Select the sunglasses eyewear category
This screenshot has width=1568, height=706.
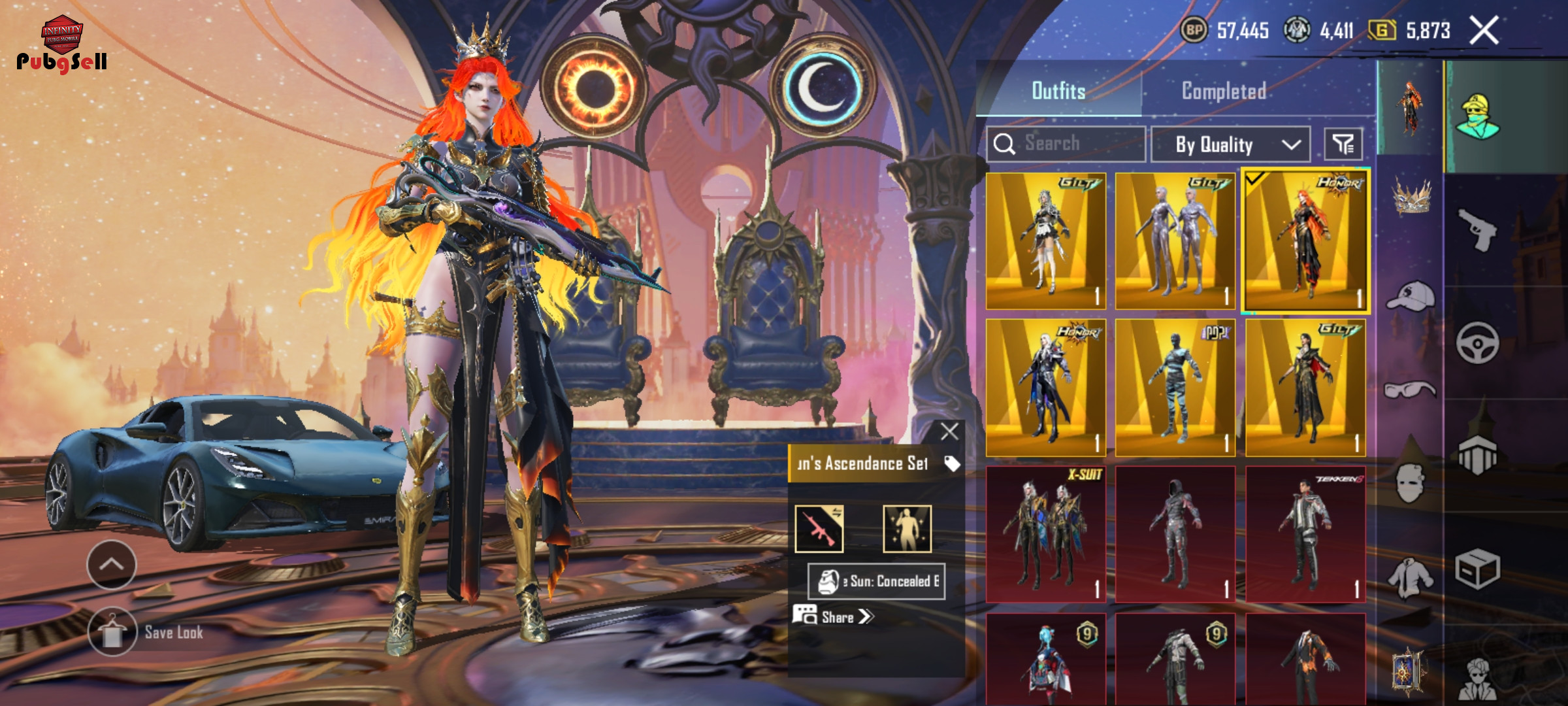(x=1410, y=390)
